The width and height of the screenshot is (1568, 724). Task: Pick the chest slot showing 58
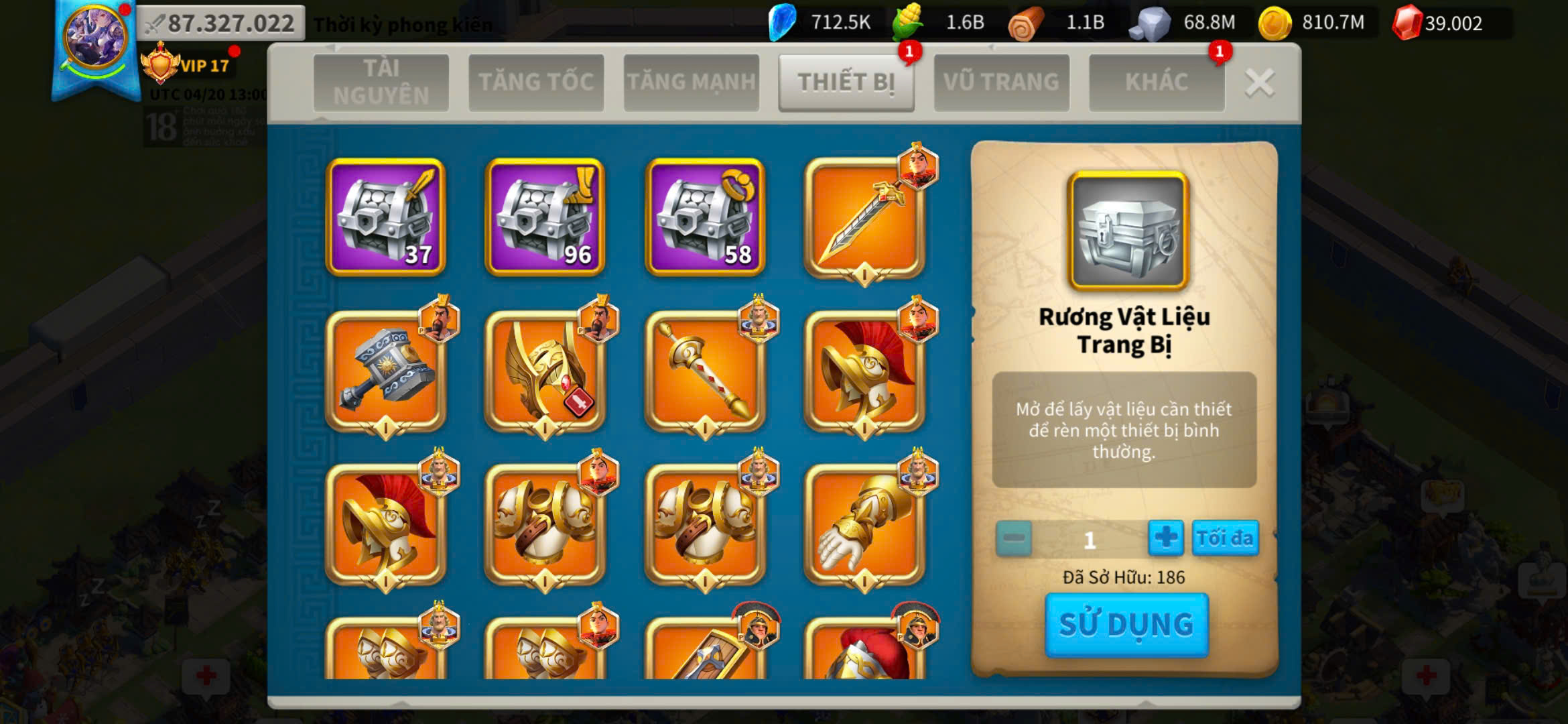704,217
